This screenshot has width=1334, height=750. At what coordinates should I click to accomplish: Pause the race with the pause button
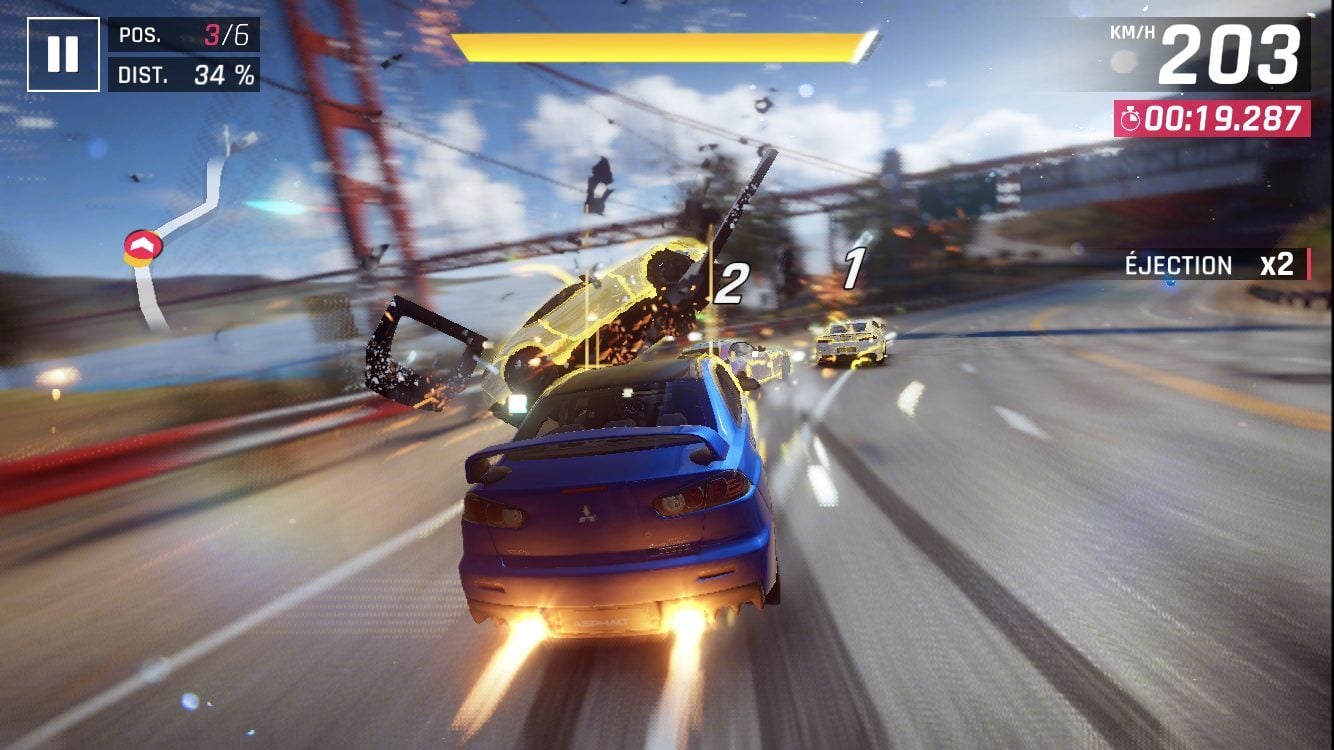click(63, 54)
